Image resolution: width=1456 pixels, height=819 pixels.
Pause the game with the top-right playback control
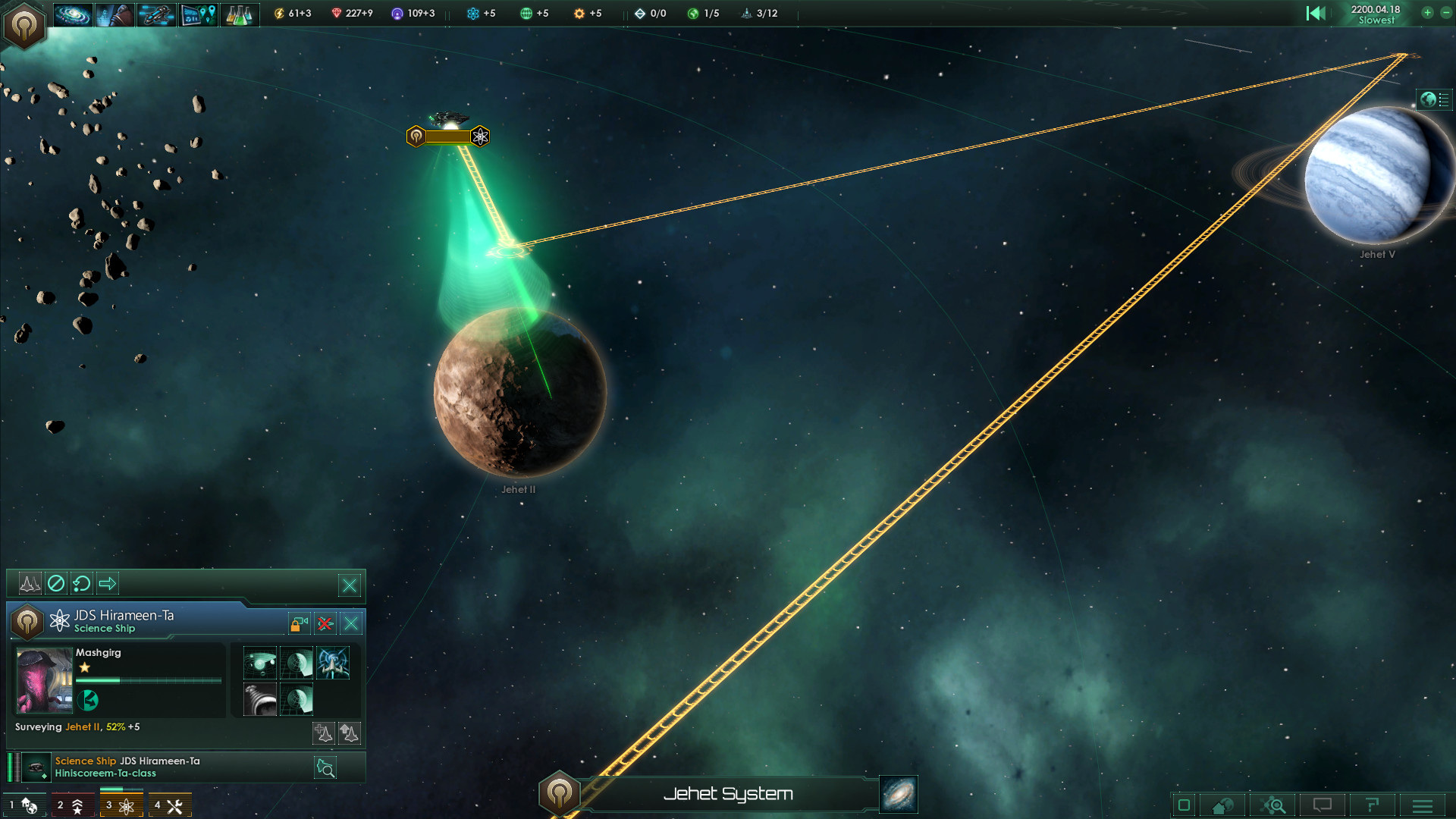pos(1317,13)
